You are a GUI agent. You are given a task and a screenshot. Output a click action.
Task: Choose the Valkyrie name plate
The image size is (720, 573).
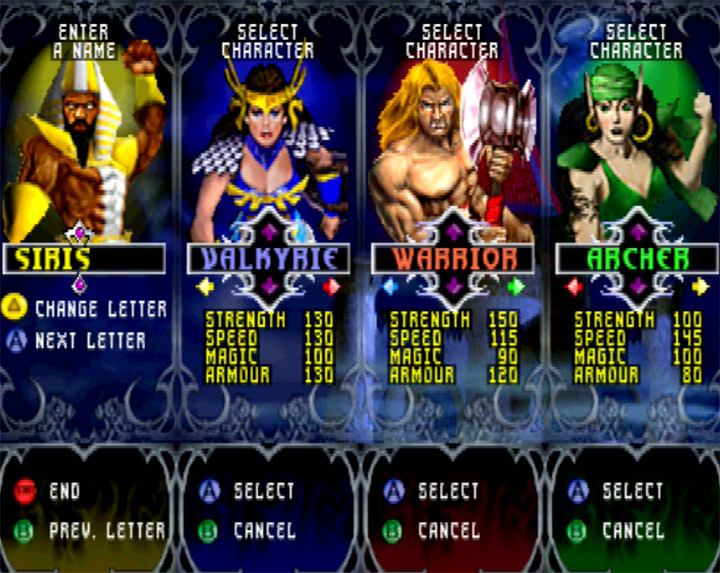coord(269,260)
